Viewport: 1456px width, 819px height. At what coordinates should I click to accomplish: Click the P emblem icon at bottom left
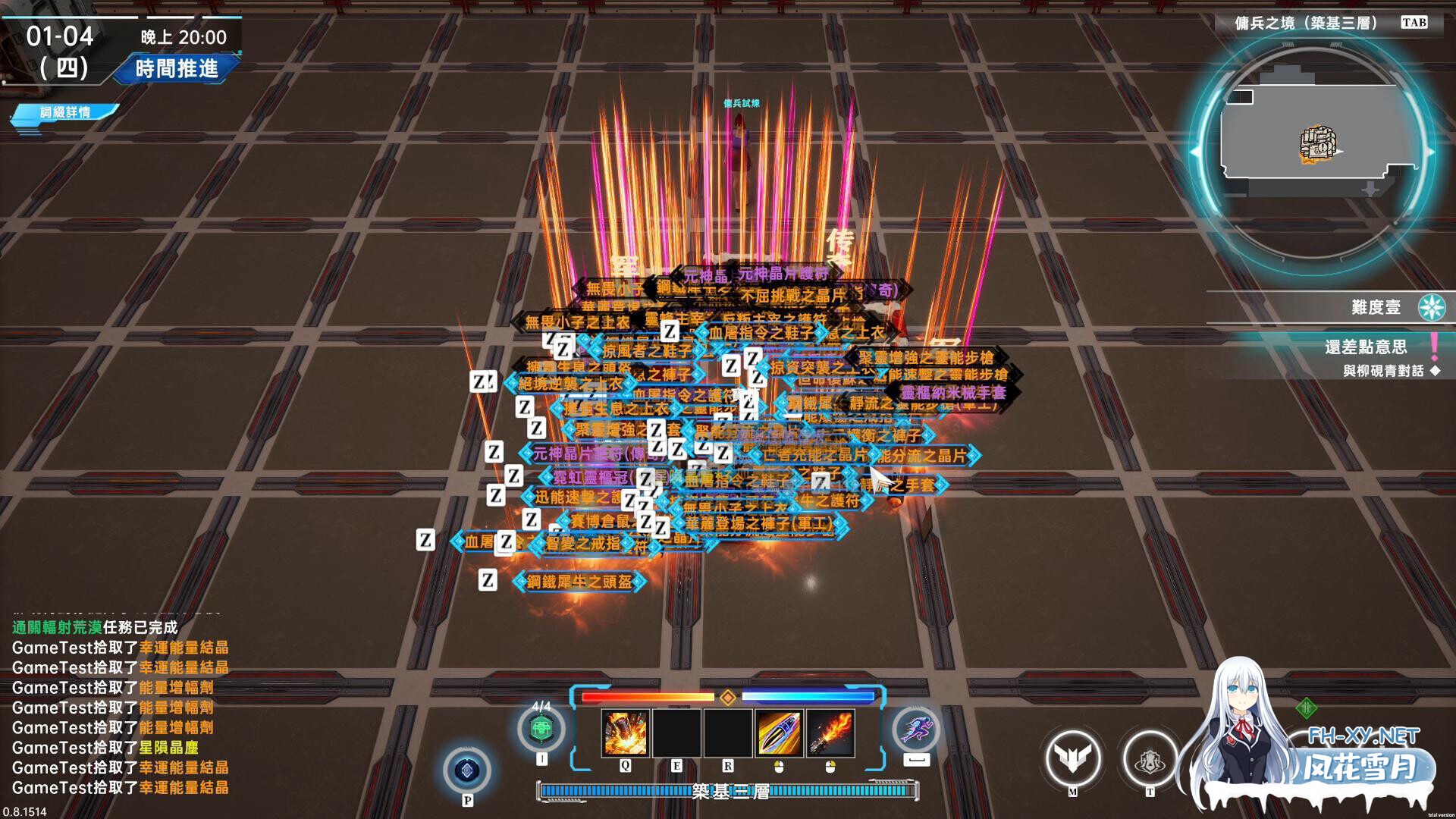click(x=469, y=771)
